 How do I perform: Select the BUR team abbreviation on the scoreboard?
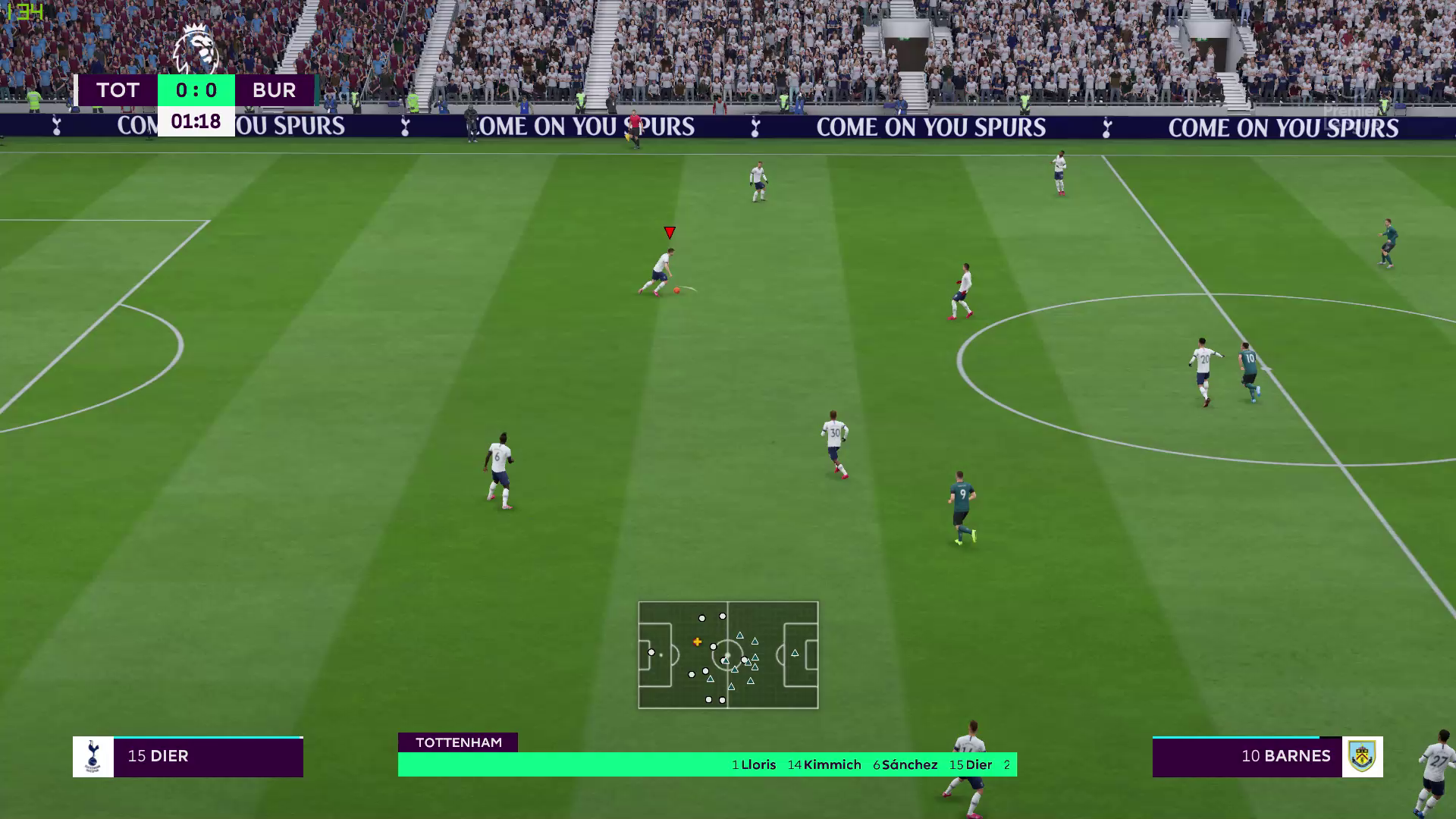click(273, 90)
